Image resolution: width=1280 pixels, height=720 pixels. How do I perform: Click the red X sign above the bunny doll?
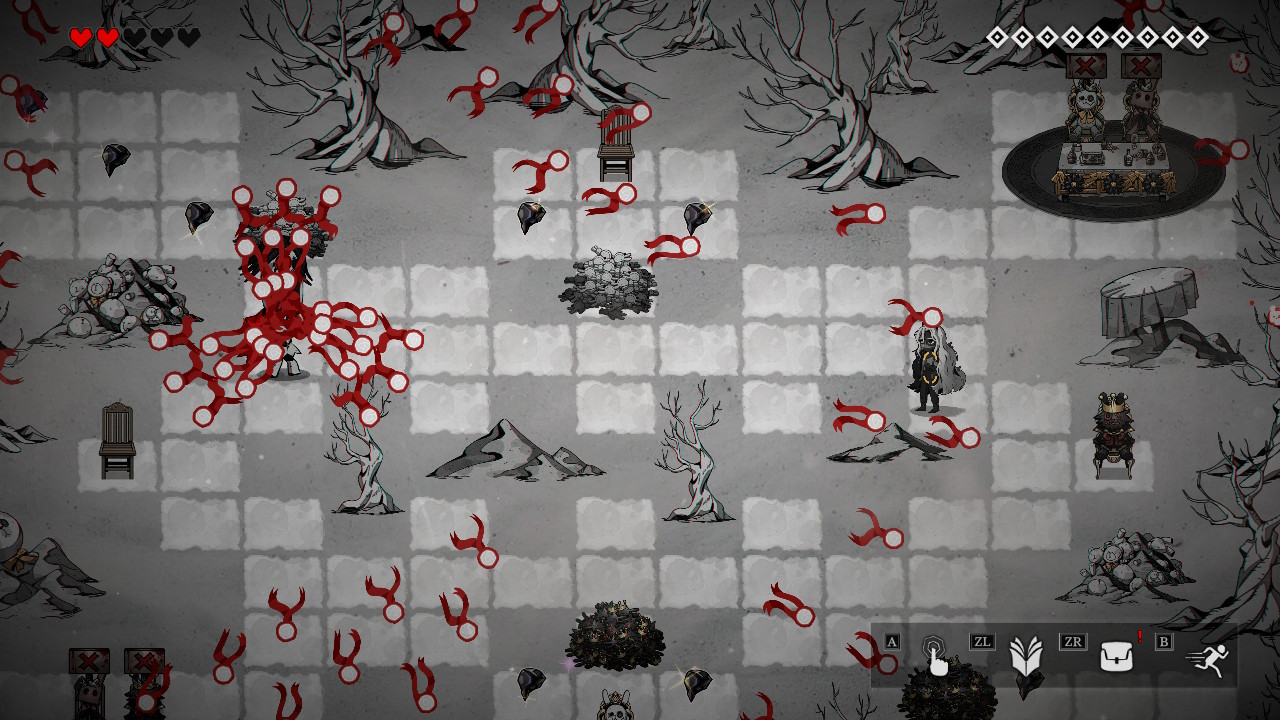(x=1084, y=65)
